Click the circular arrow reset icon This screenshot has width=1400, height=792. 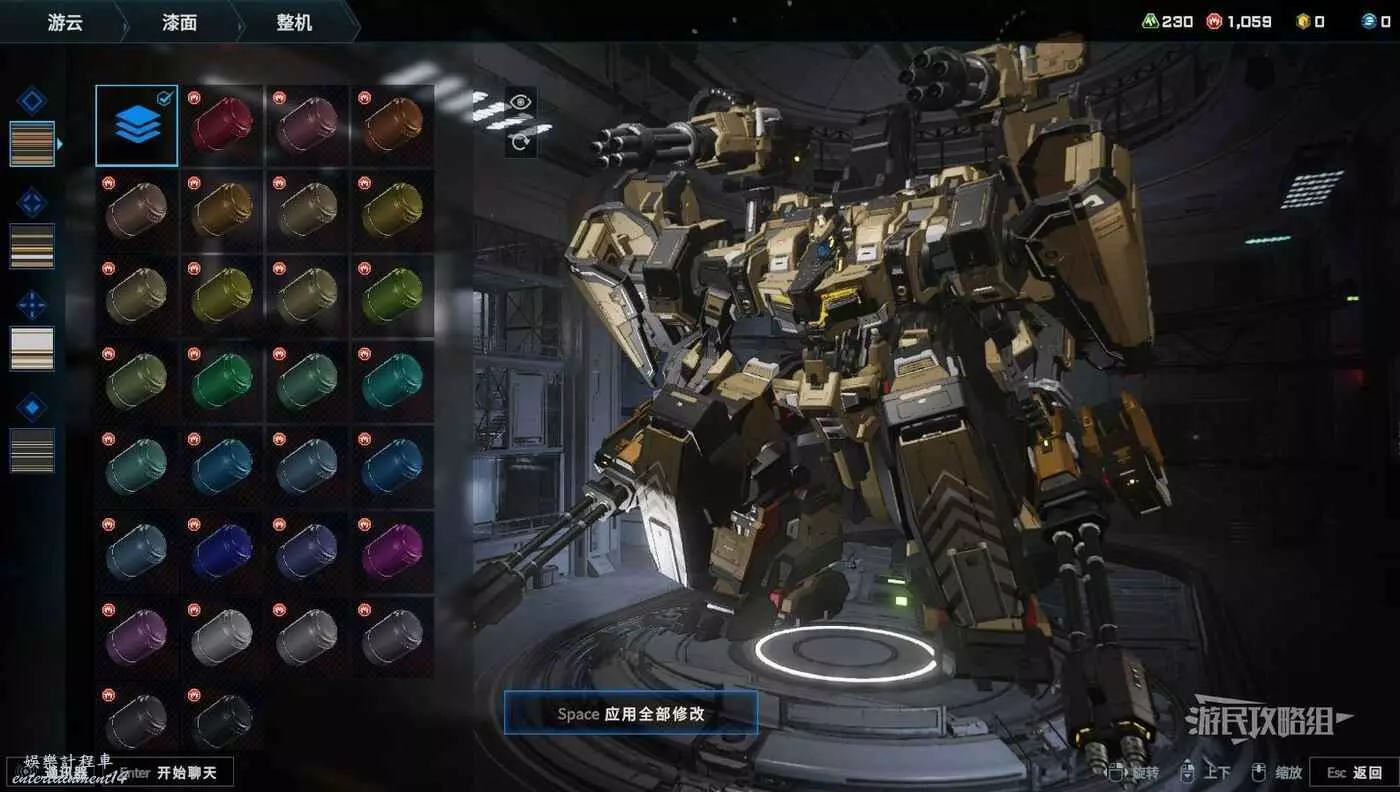pos(520,141)
